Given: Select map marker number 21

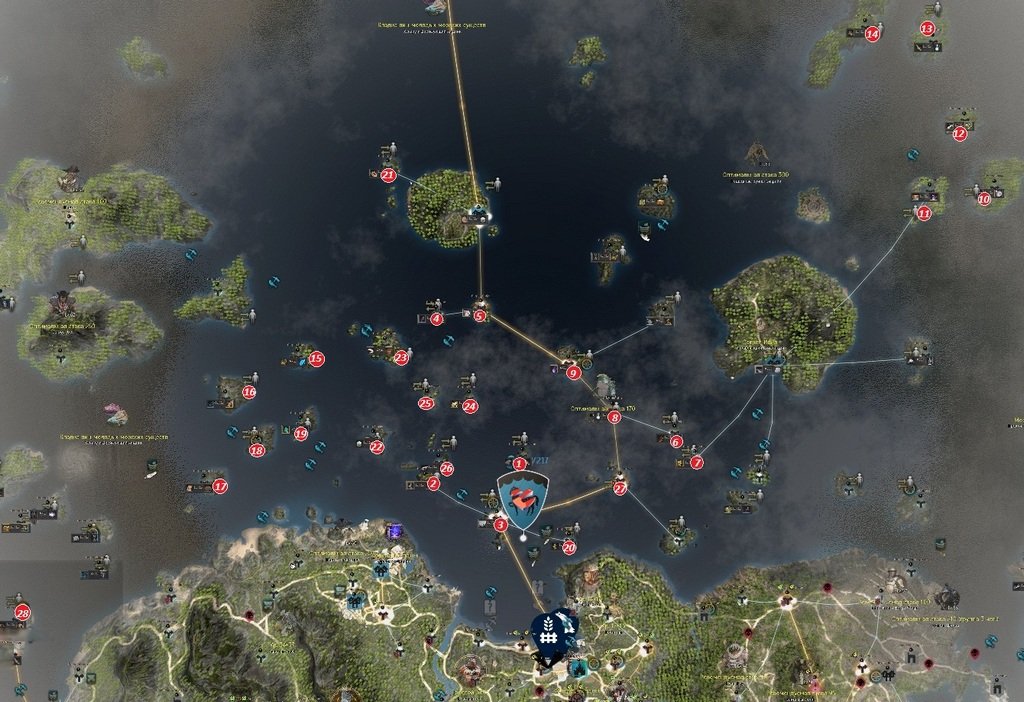Looking at the screenshot, I should 388,175.
